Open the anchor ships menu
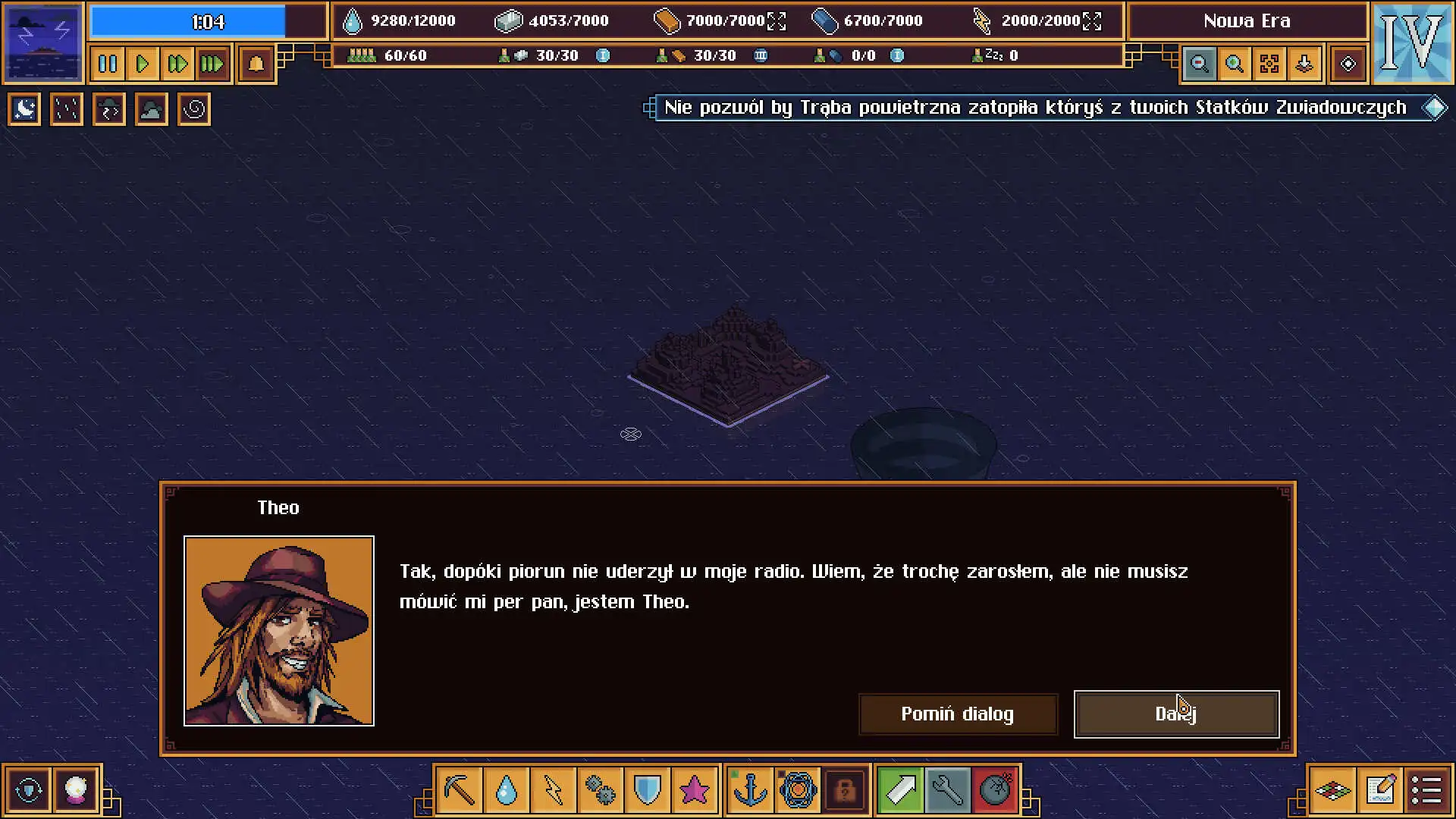 [x=751, y=790]
